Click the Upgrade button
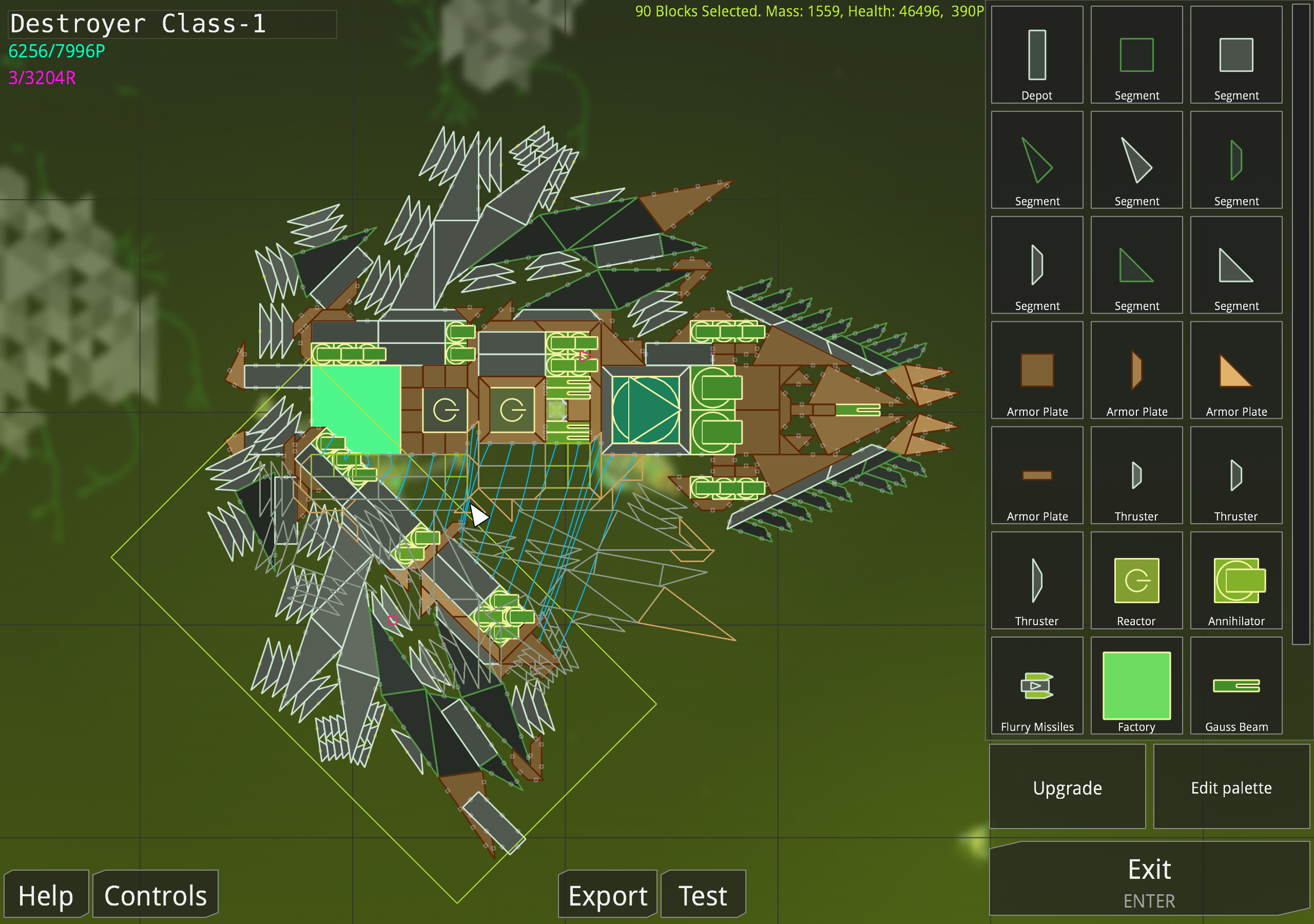 [1067, 788]
